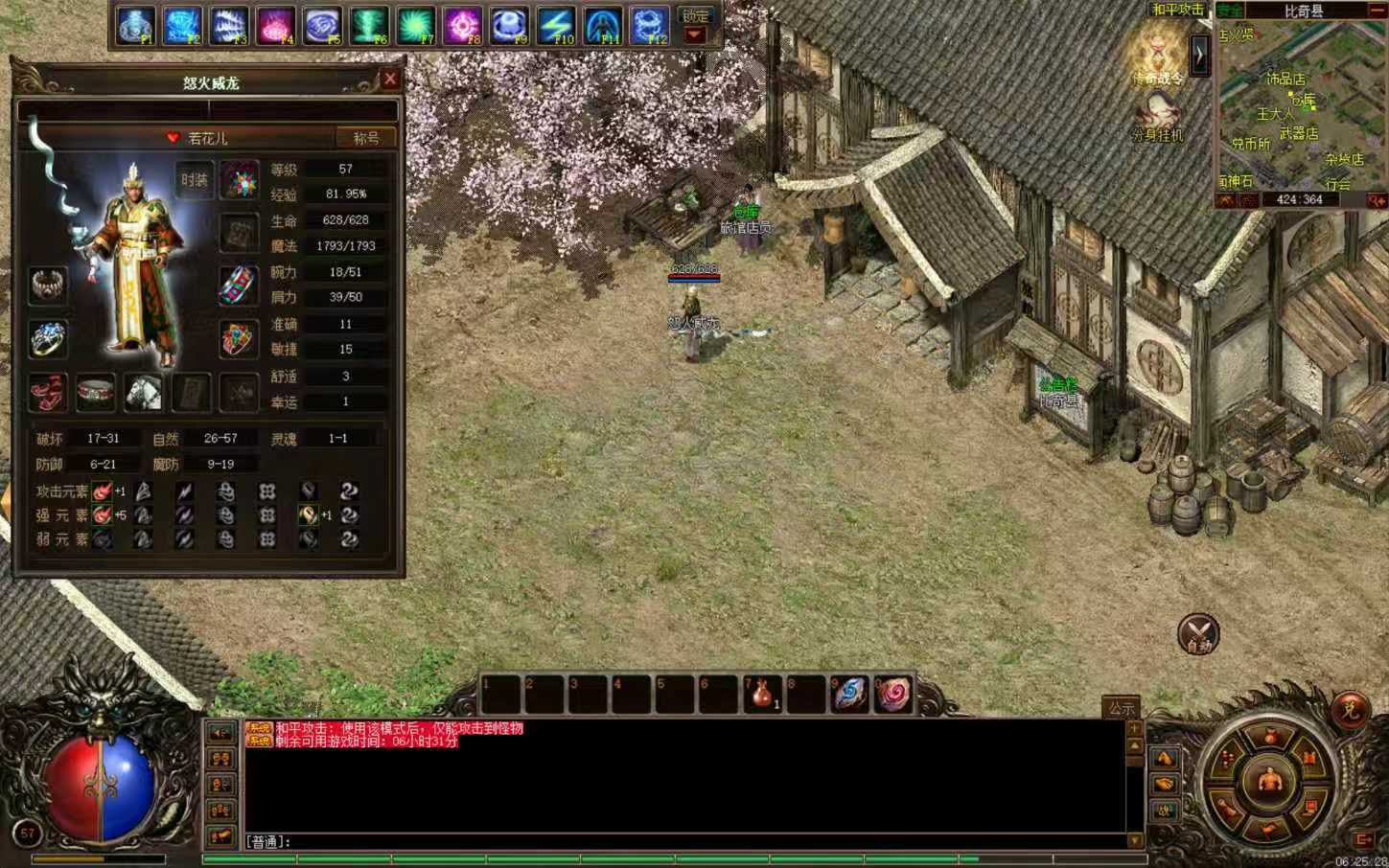Click the exit door icon at bottom right
This screenshot has width=1389, height=868.
click(1361, 840)
